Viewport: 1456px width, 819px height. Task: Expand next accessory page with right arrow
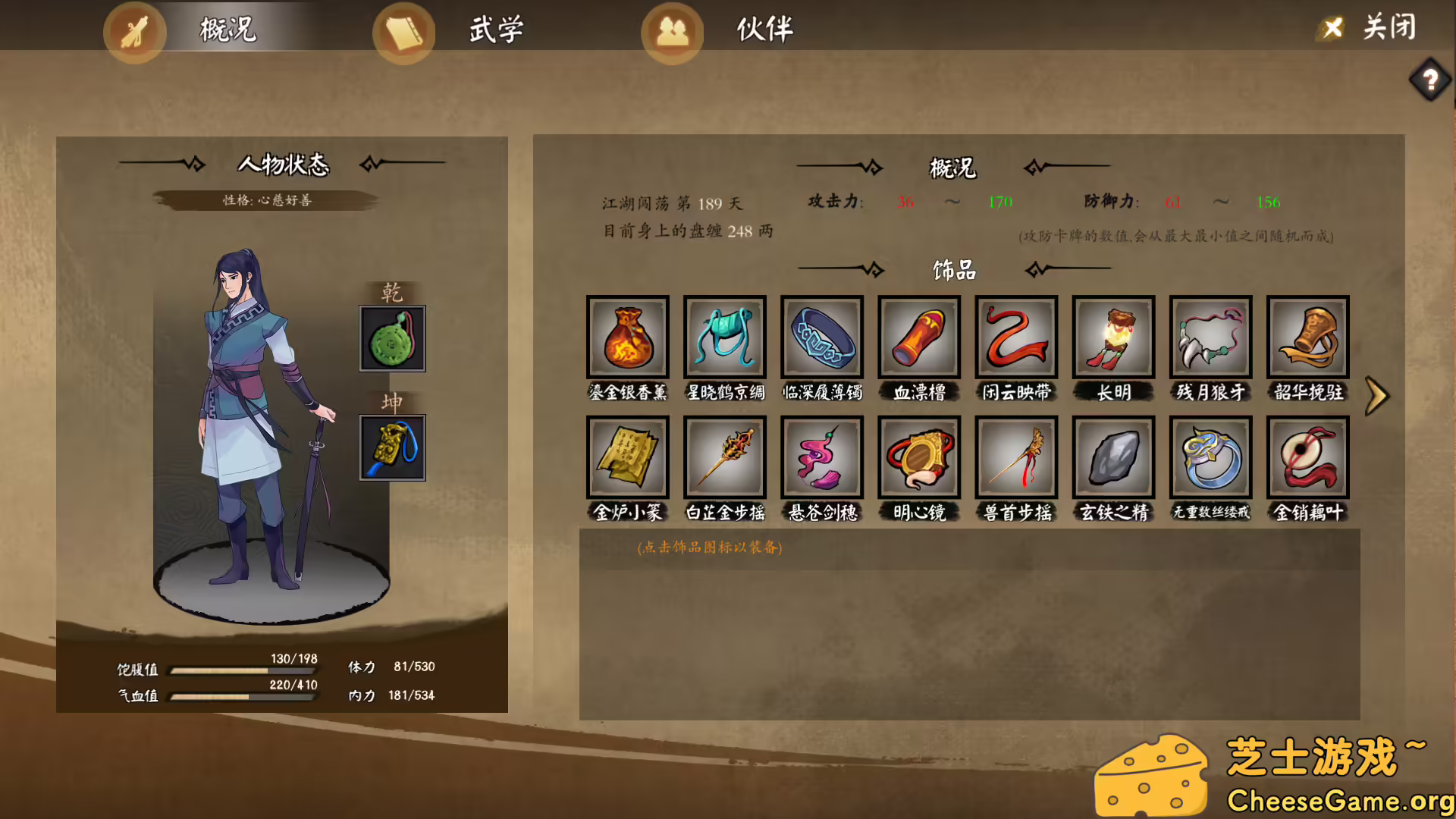click(1376, 396)
